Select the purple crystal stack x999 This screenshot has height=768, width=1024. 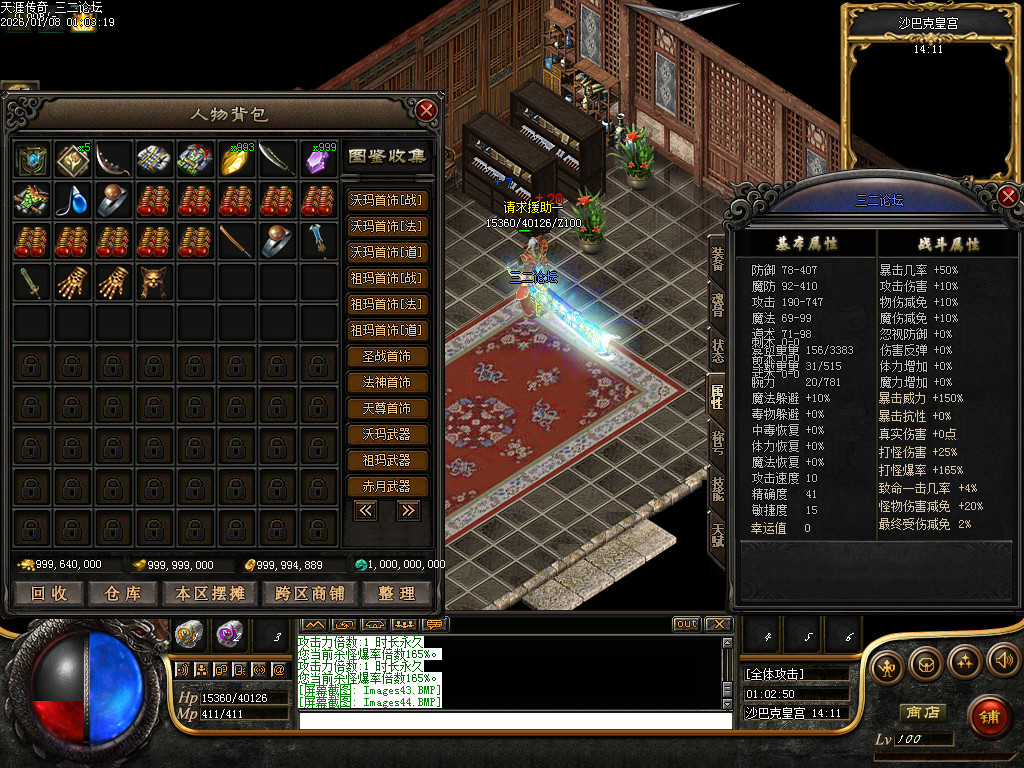[319, 158]
